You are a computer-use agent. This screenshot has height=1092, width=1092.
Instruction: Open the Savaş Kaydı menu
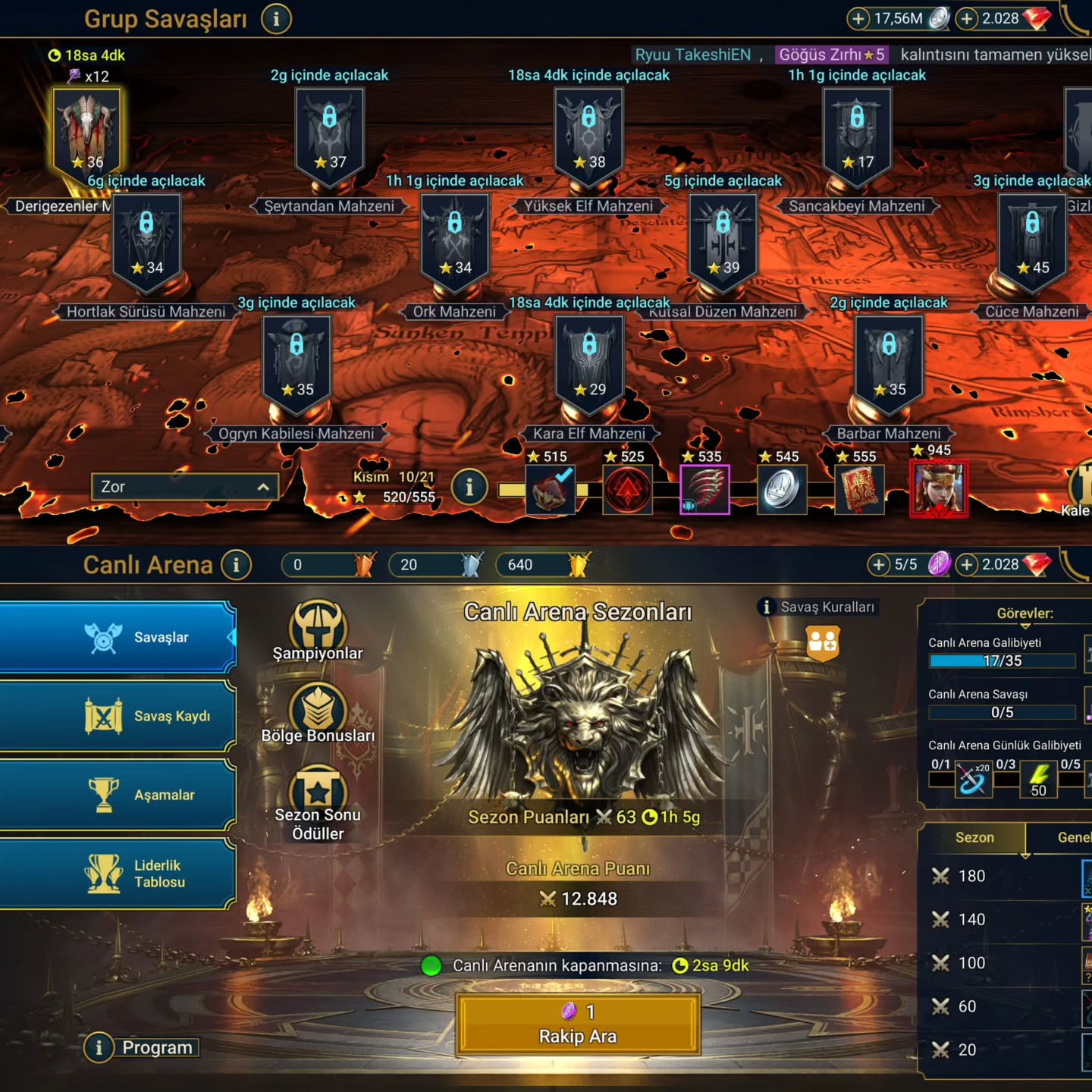(118, 717)
